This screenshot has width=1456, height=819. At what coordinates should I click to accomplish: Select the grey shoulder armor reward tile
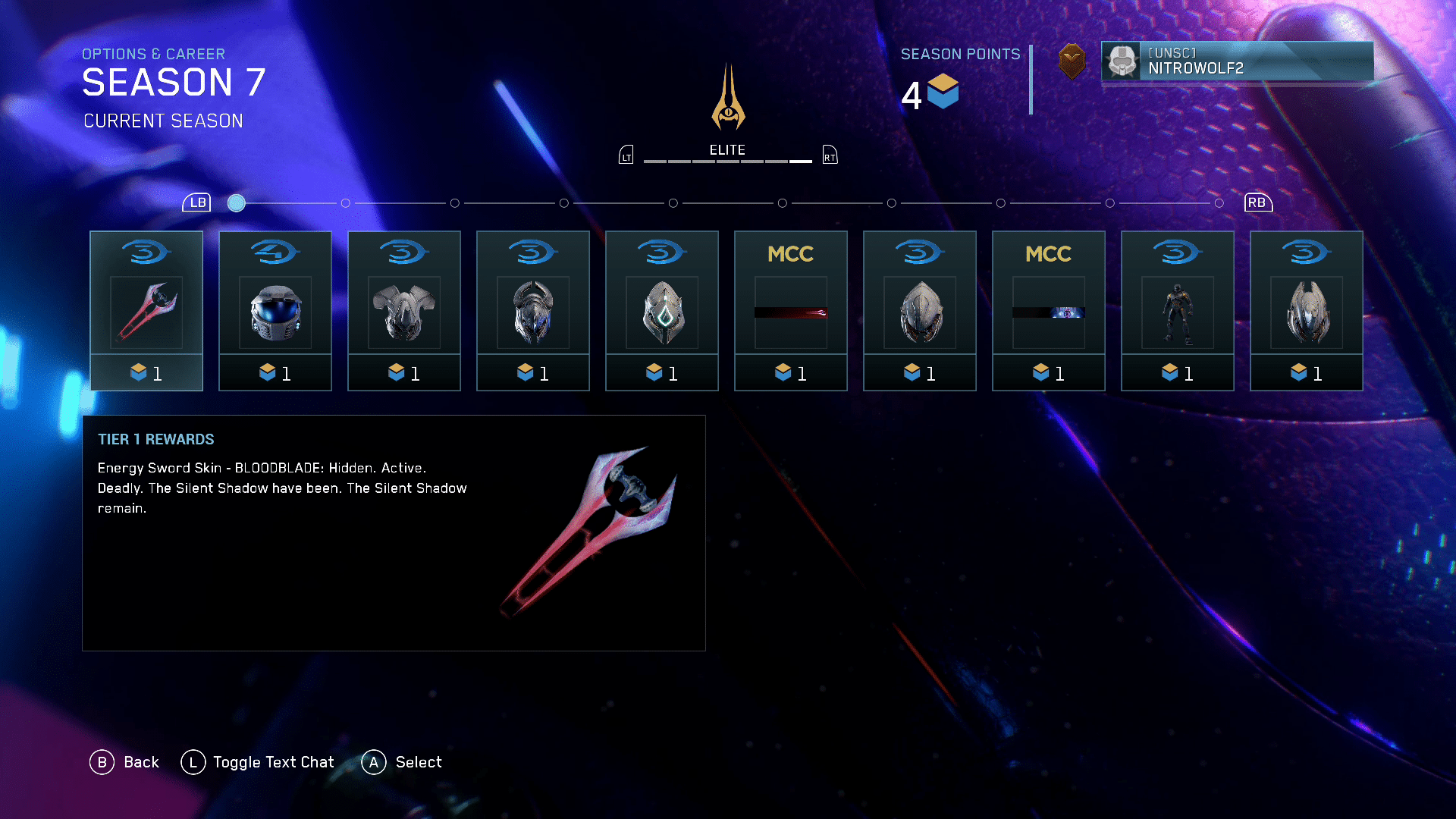[404, 311]
